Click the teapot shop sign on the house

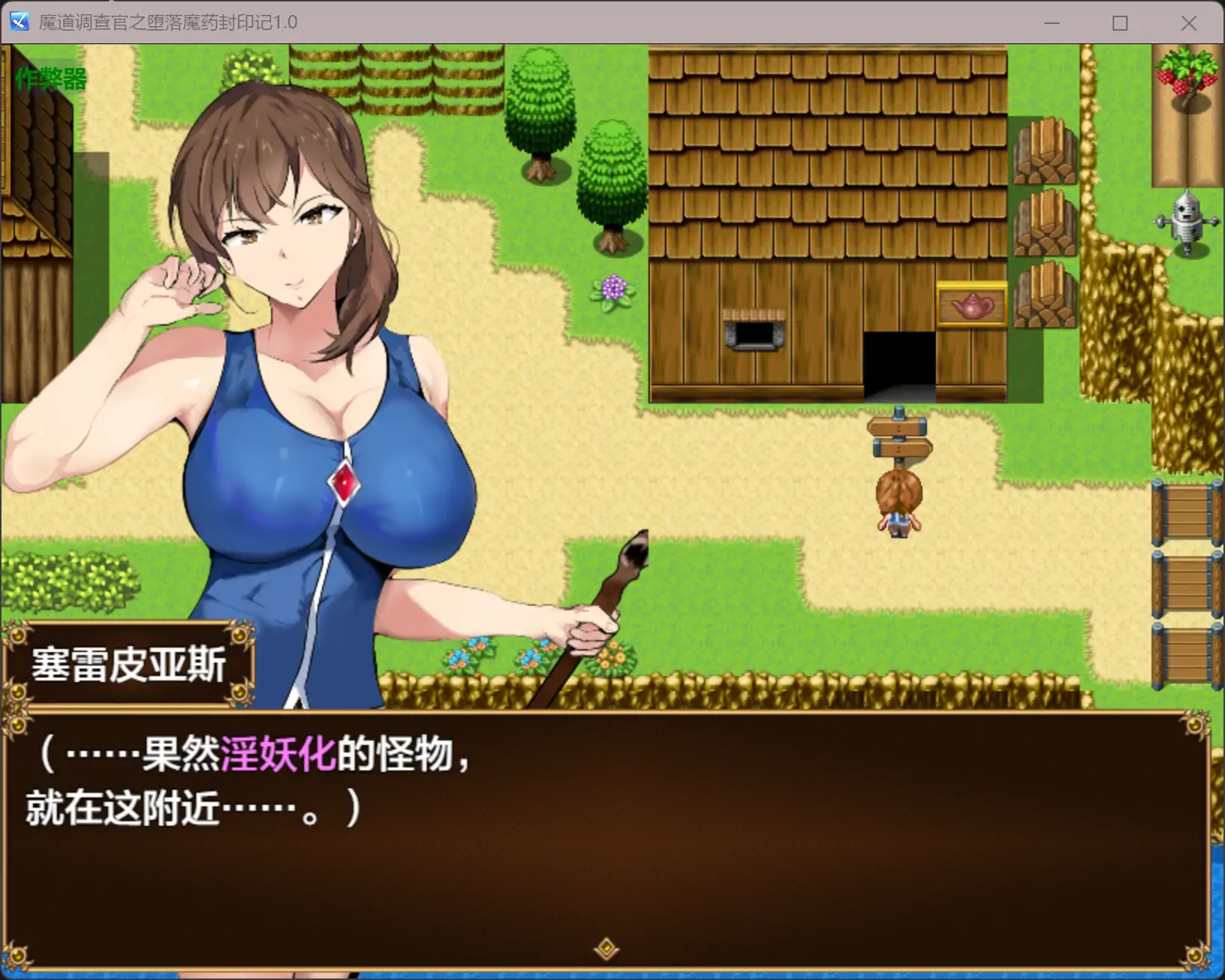point(971,304)
